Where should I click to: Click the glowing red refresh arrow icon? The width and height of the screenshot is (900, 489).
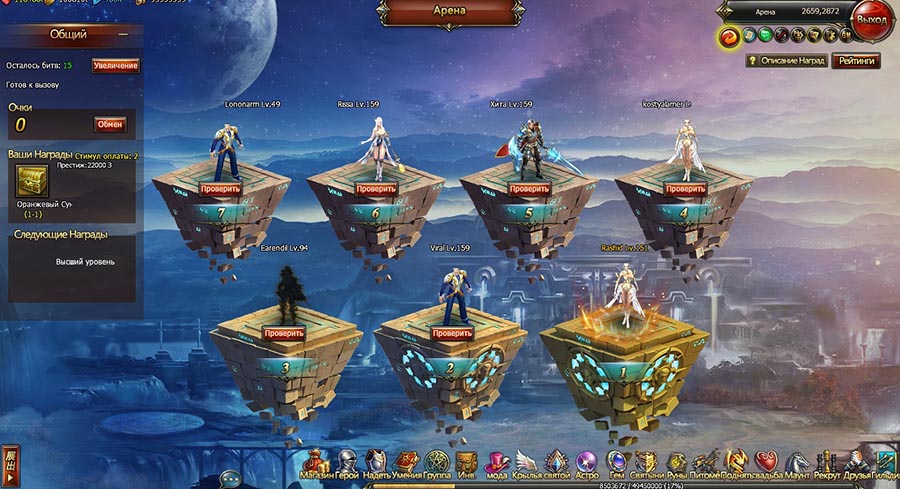click(728, 37)
